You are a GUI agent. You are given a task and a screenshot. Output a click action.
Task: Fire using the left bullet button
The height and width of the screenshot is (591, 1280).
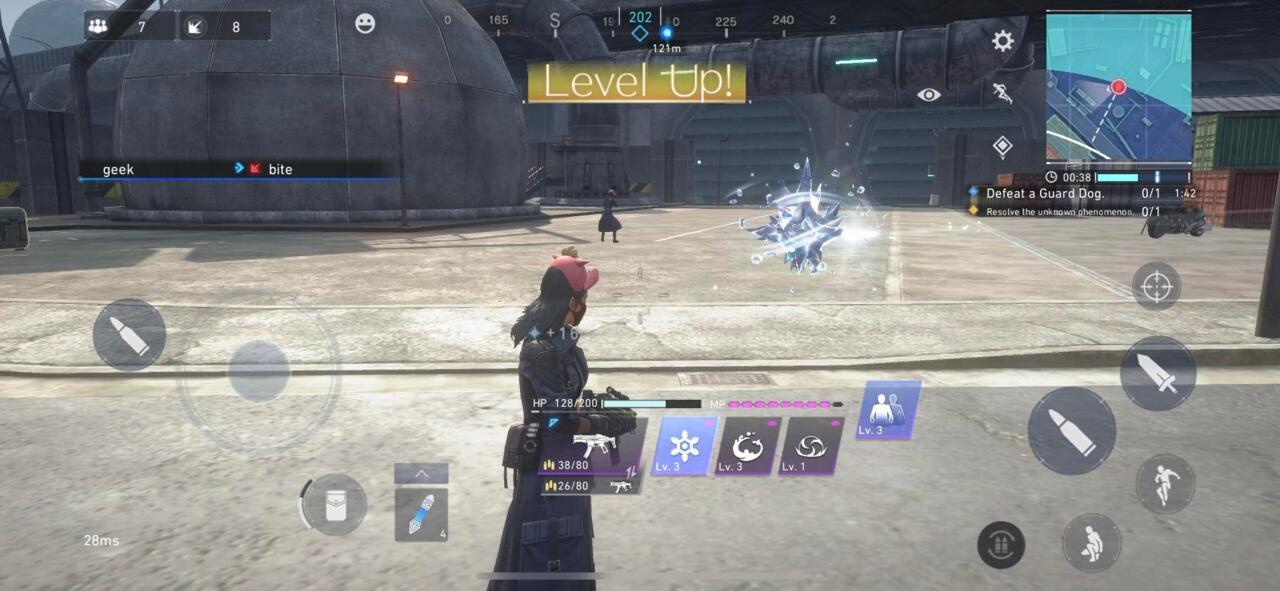pyautogui.click(x=129, y=335)
